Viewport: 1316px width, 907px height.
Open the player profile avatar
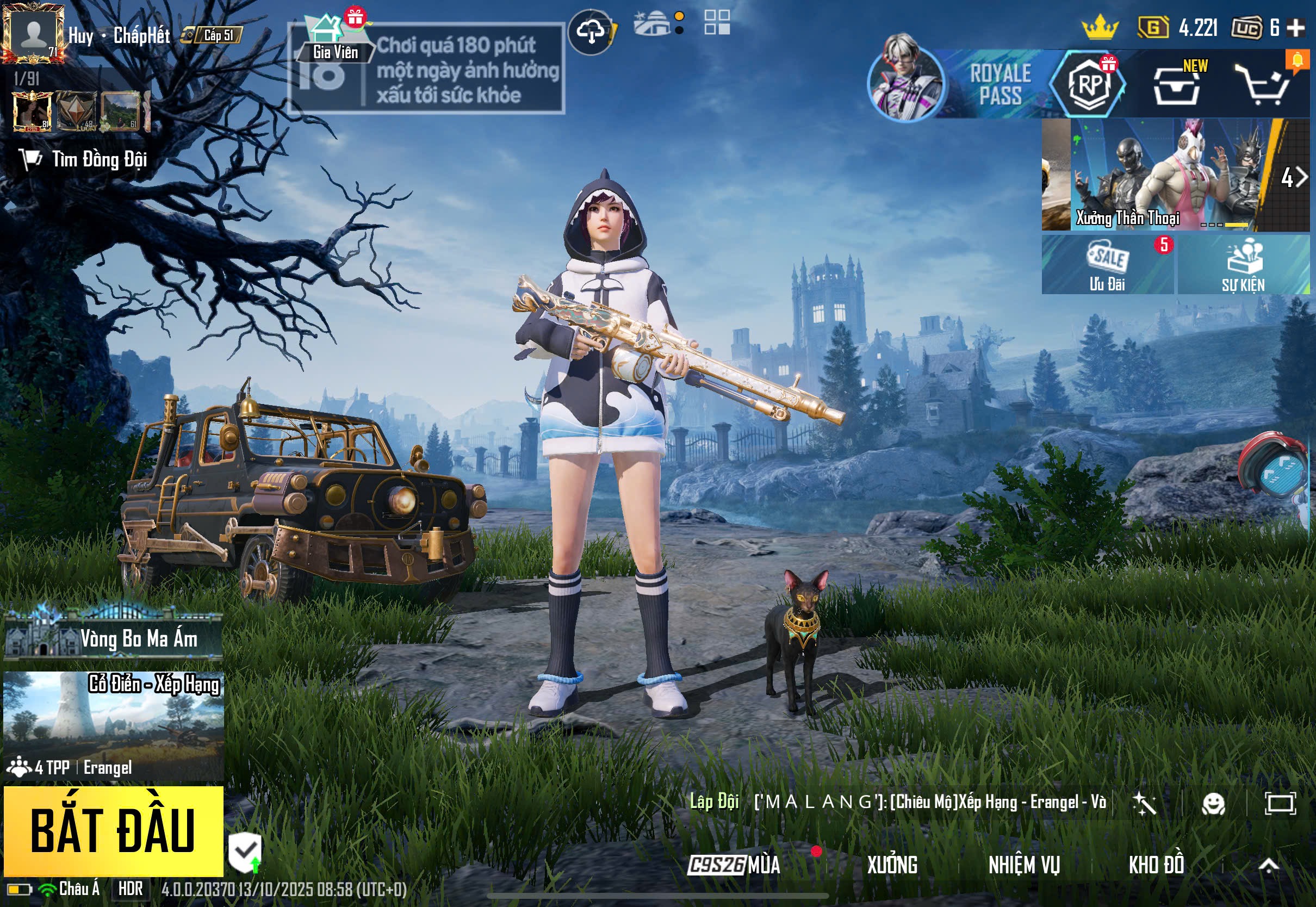[x=33, y=34]
